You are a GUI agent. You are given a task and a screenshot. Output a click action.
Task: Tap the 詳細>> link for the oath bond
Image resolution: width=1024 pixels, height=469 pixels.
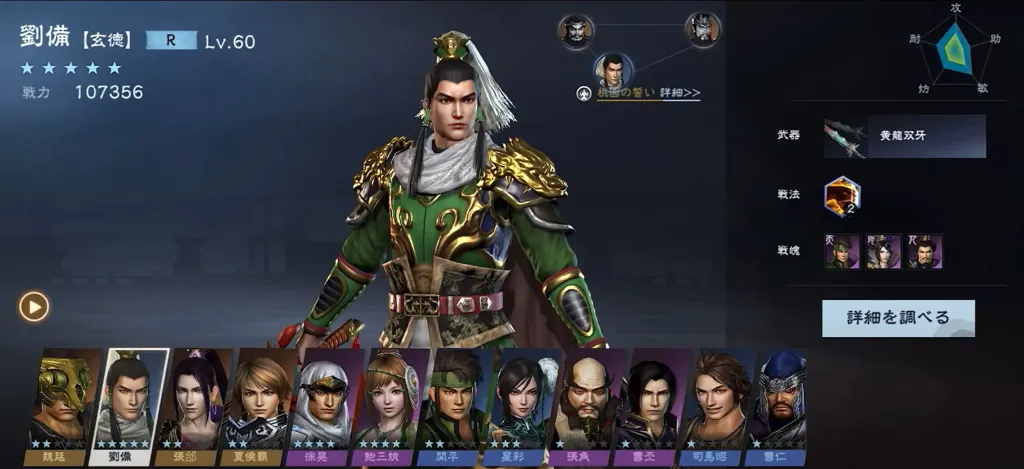680,93
